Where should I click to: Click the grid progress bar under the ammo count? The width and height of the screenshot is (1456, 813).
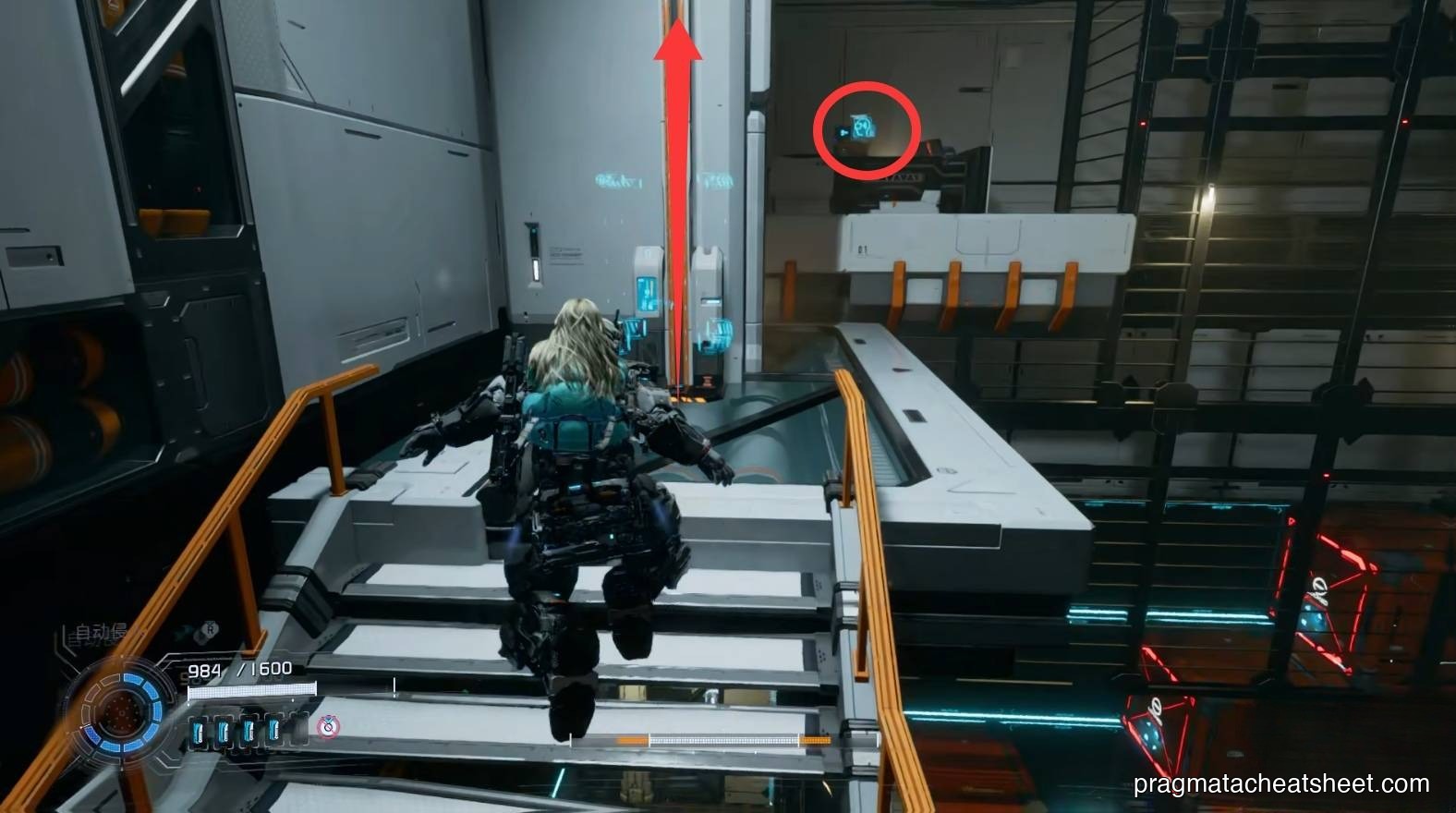253,691
